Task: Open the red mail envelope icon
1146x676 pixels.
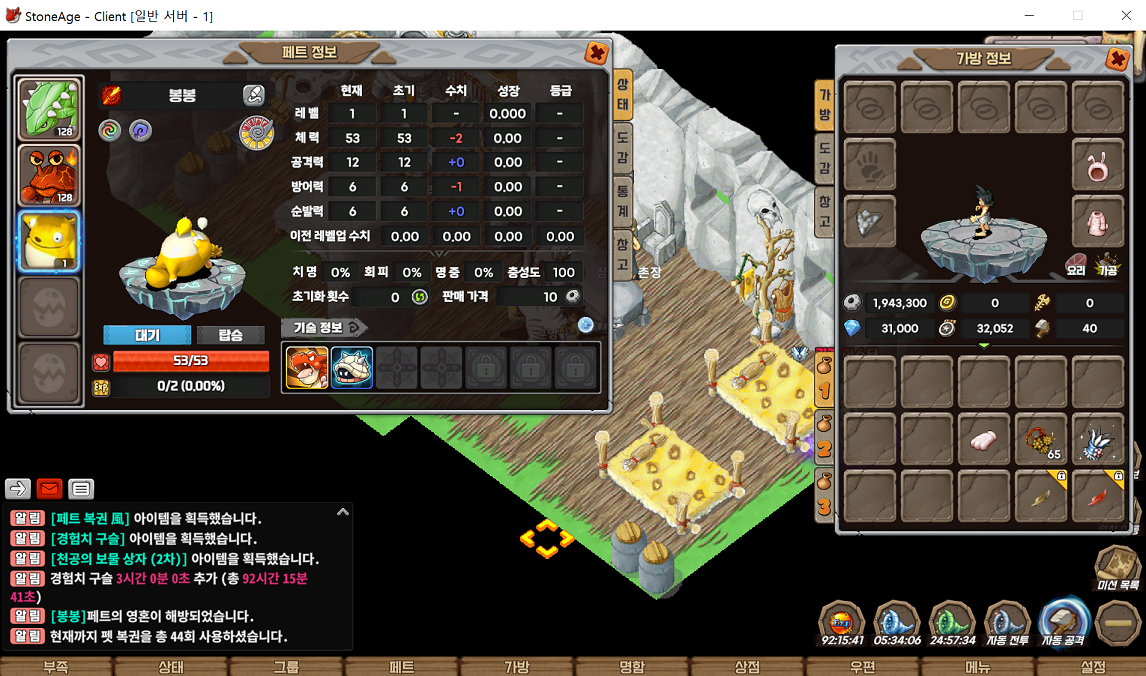Action: pos(50,489)
